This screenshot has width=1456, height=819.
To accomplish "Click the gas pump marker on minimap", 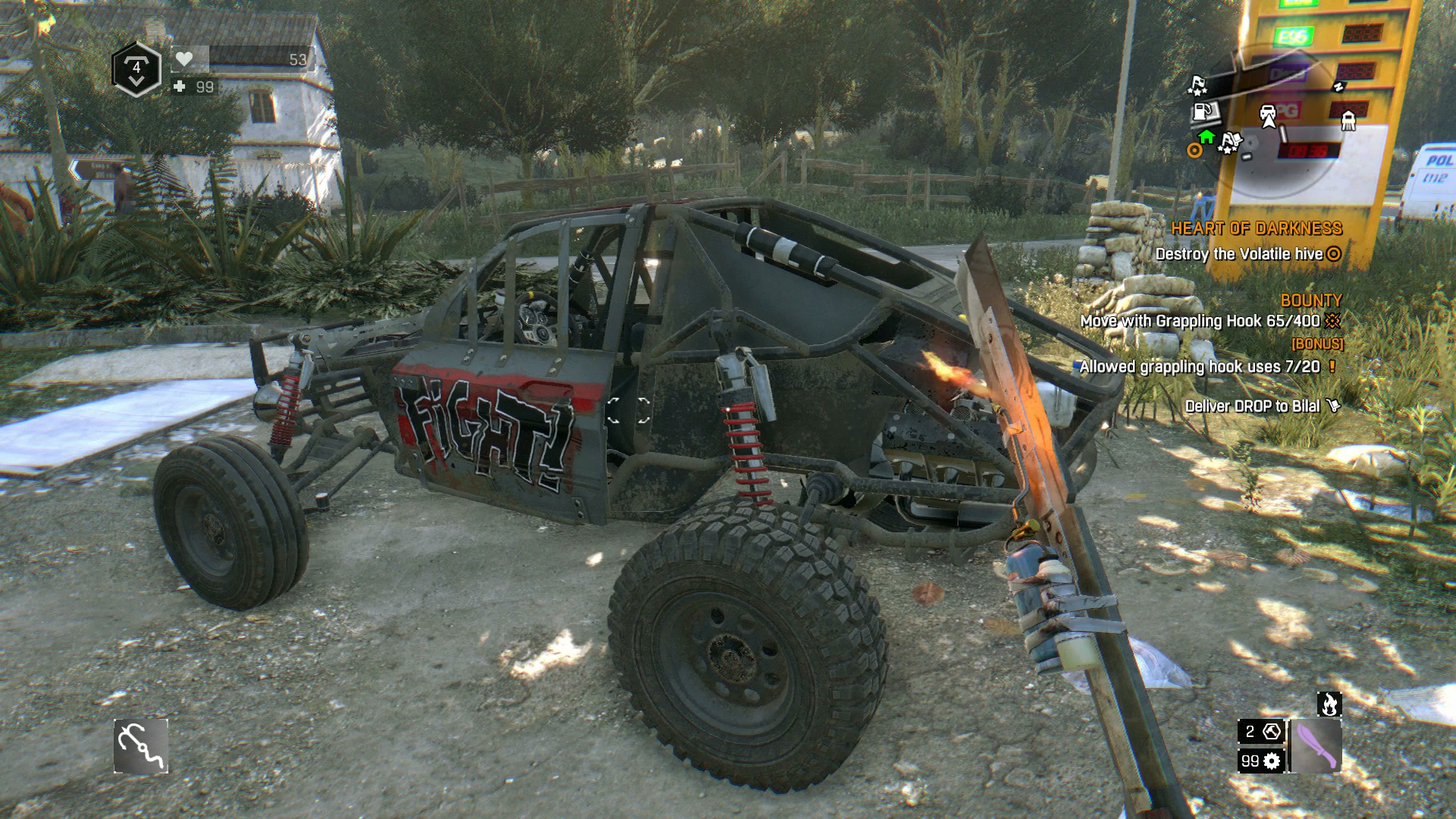I will (x=1204, y=111).
